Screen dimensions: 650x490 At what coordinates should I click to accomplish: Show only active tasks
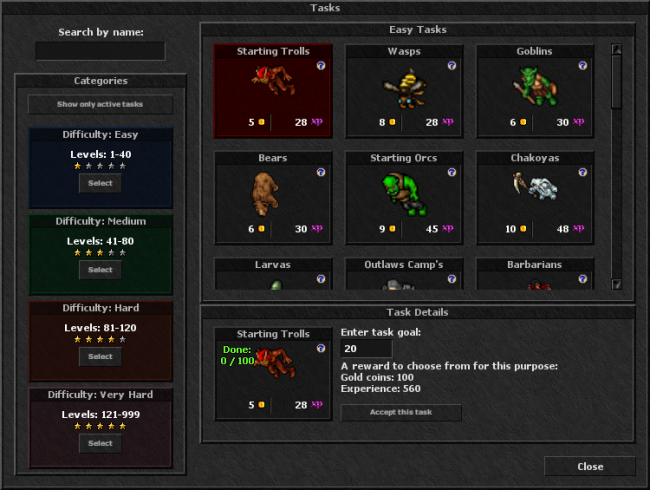coord(100,104)
